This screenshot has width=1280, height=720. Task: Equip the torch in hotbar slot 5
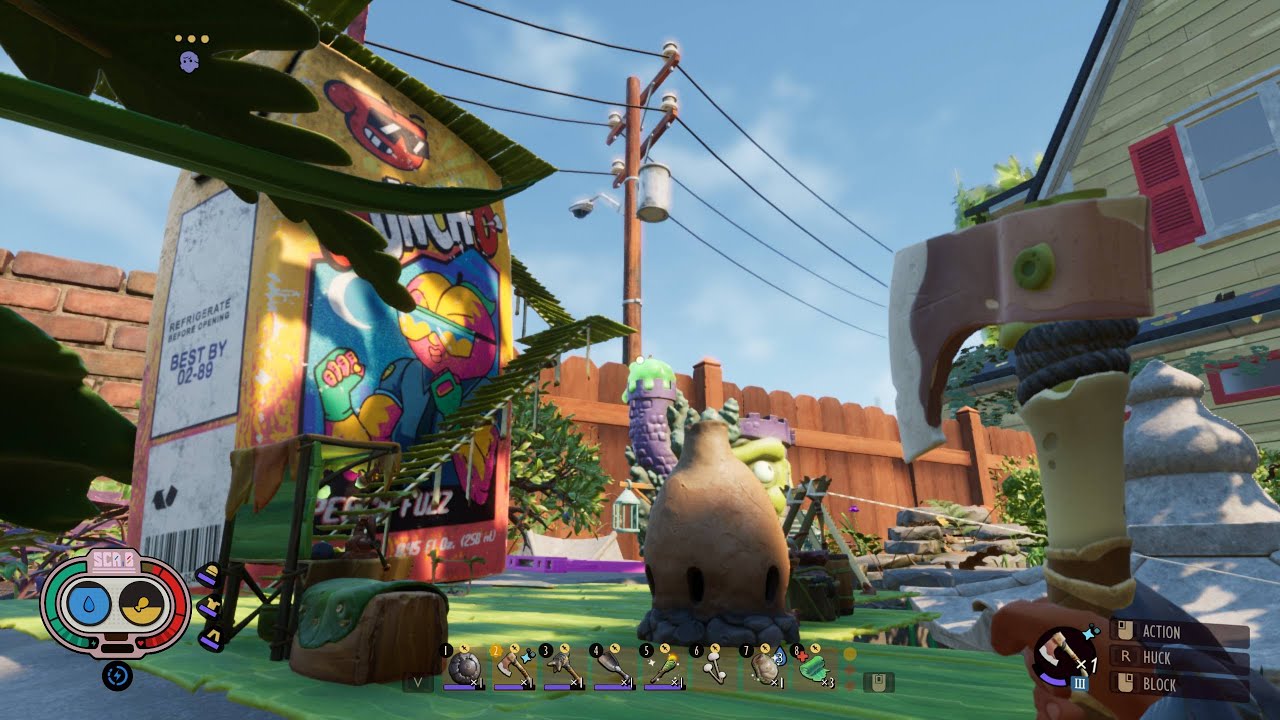662,668
